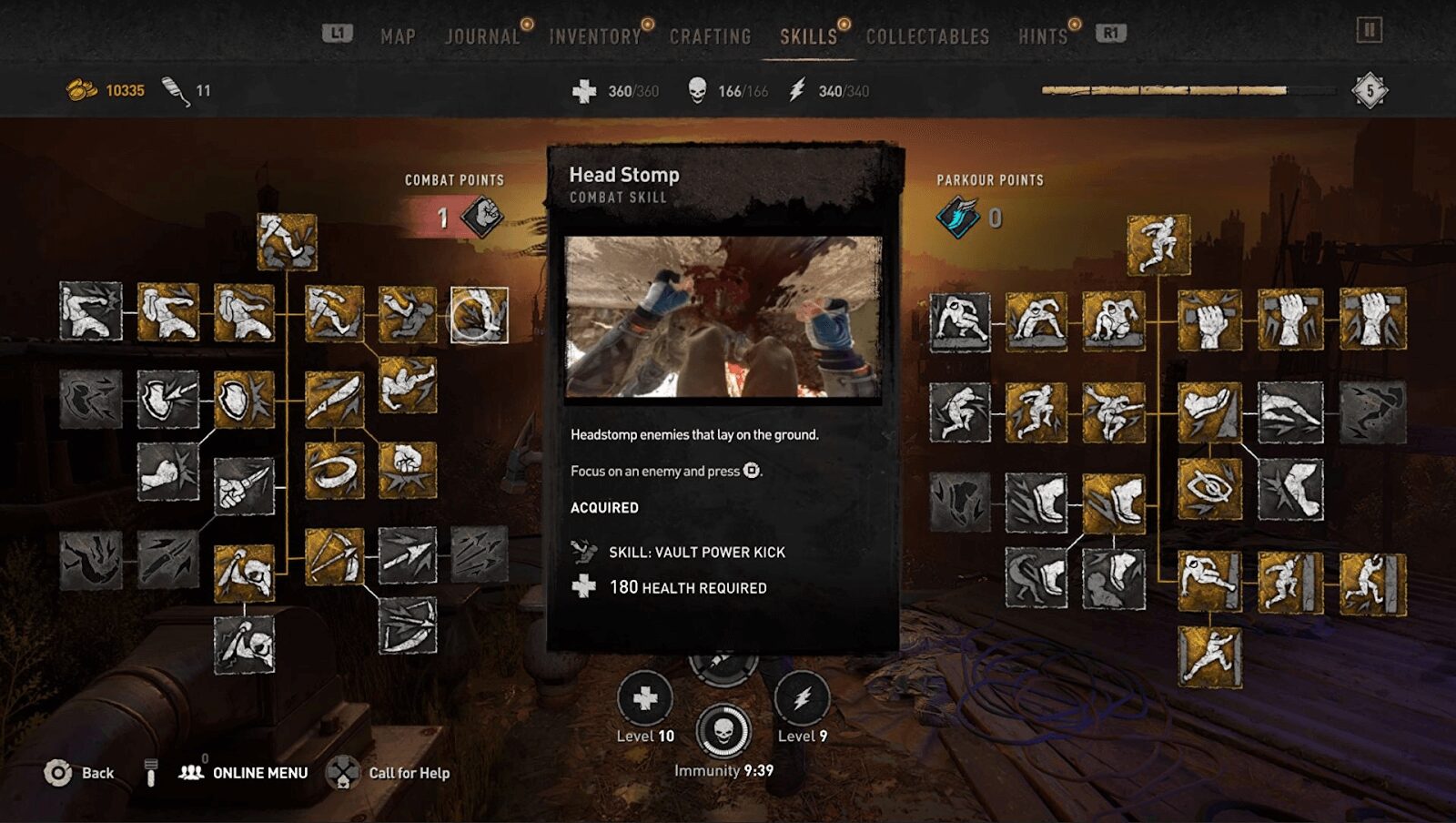1456x823 pixels.
Task: Show the Collectables tab
Action: 927,36
